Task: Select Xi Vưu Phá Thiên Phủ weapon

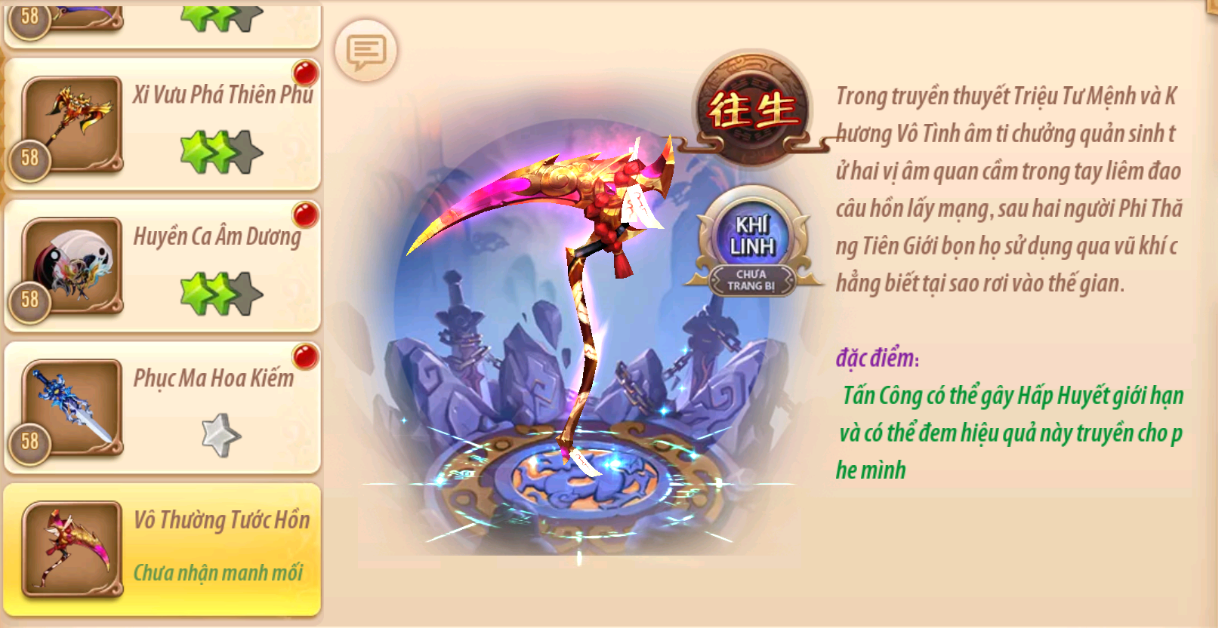Action: tap(162, 124)
